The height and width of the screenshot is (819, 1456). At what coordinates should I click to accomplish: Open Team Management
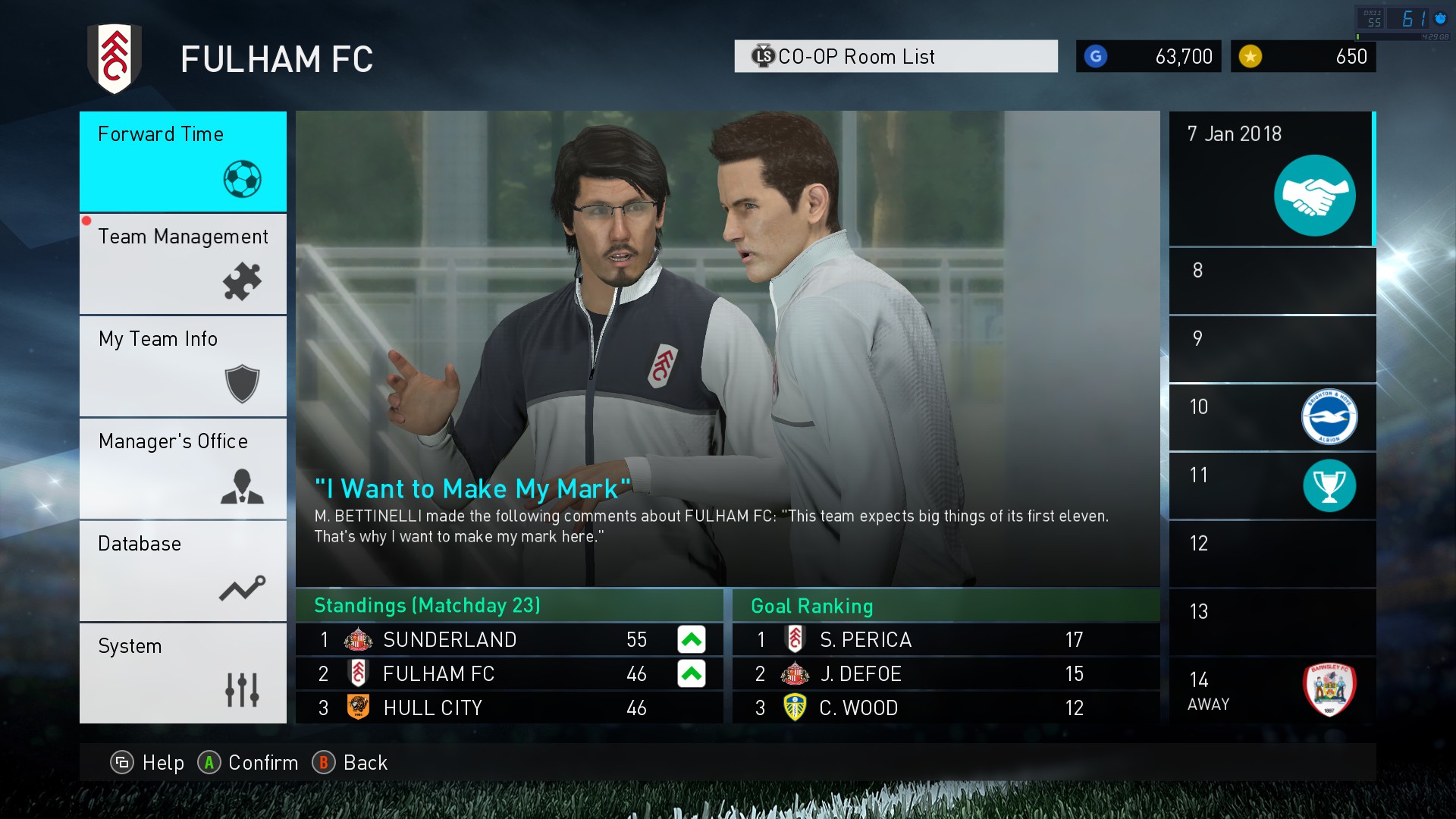pyautogui.click(x=183, y=264)
